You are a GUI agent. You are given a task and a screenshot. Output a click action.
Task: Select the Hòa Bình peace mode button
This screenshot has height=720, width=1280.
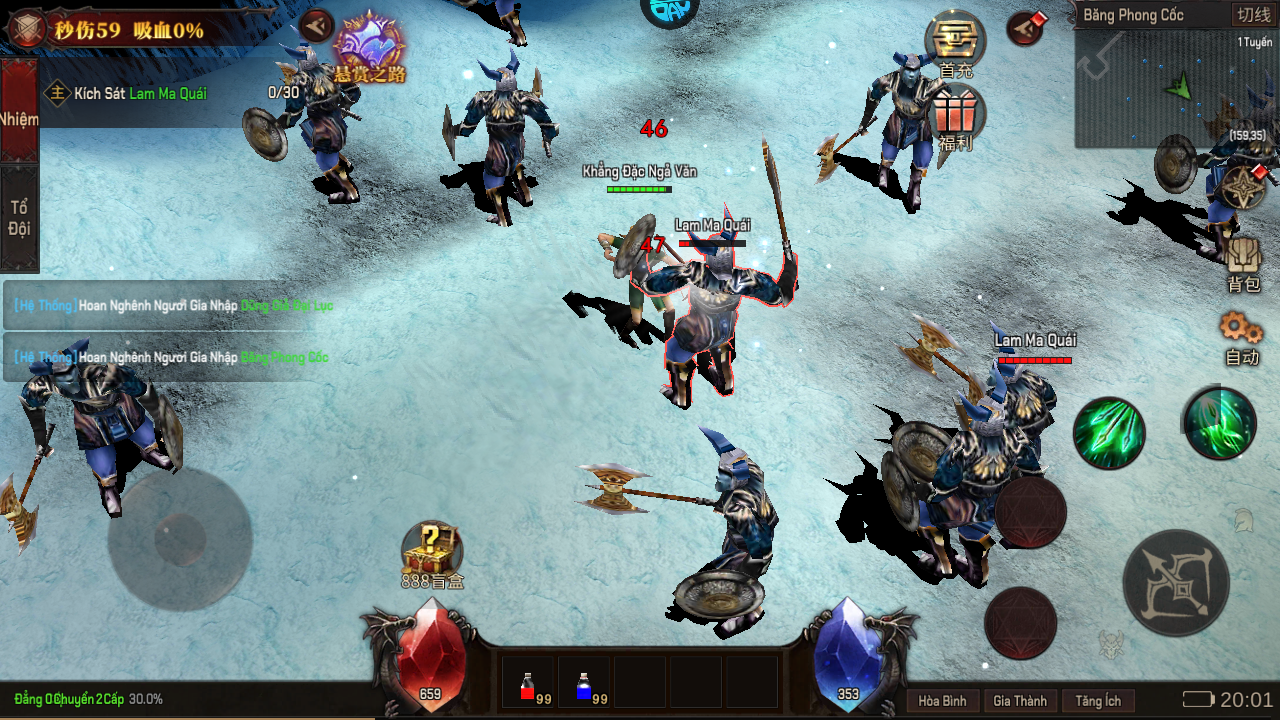point(942,701)
